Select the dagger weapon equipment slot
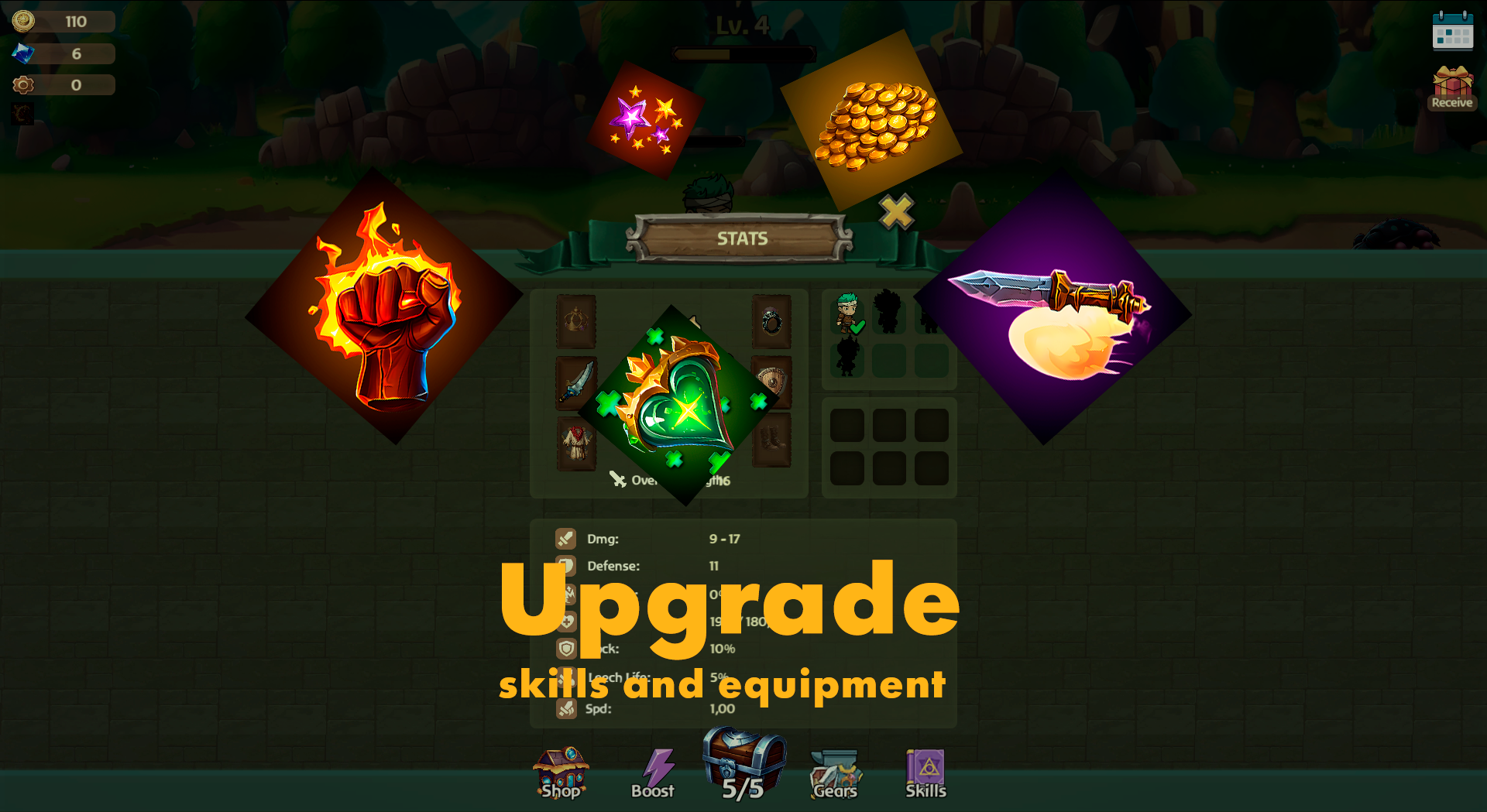The height and width of the screenshot is (812, 1487). [576, 382]
